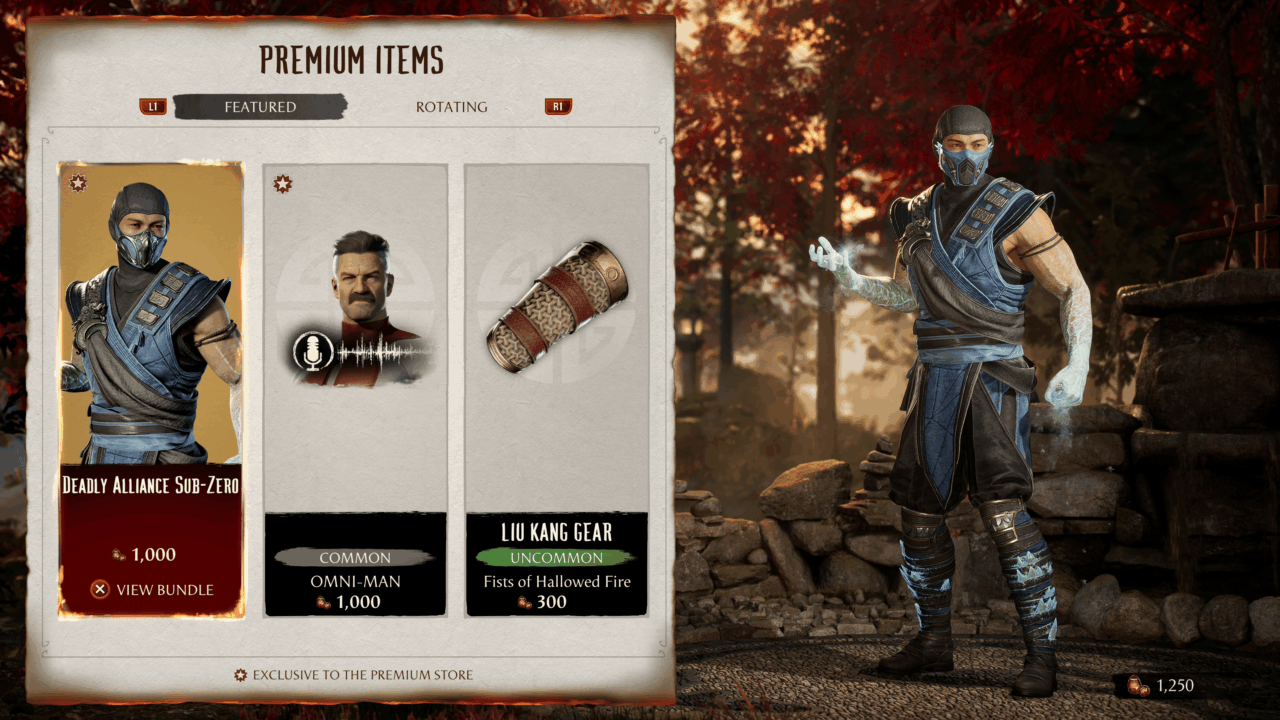Choose the Omni-Man announcer voice item
This screenshot has height=720, width=1280.
click(355, 390)
